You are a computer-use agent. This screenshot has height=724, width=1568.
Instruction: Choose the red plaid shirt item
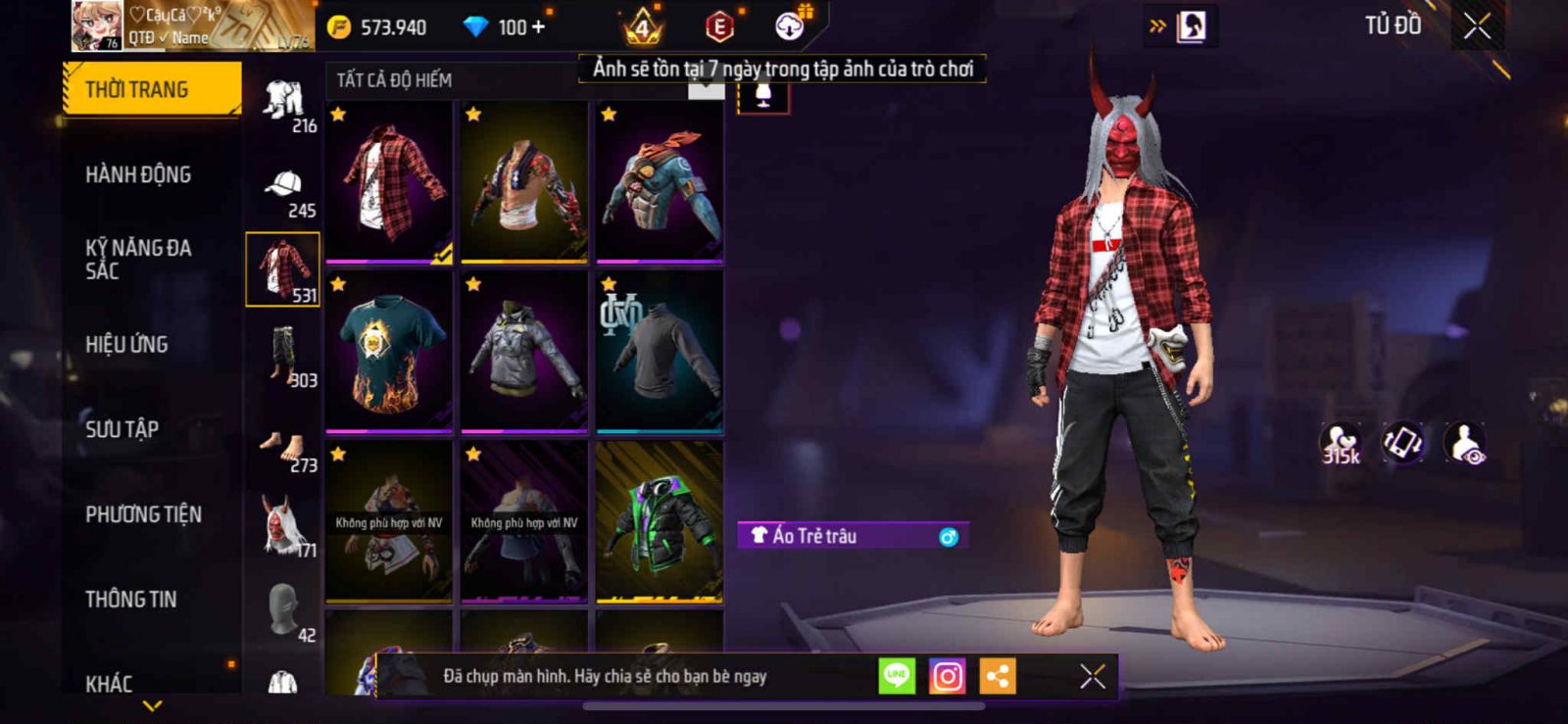pos(389,182)
